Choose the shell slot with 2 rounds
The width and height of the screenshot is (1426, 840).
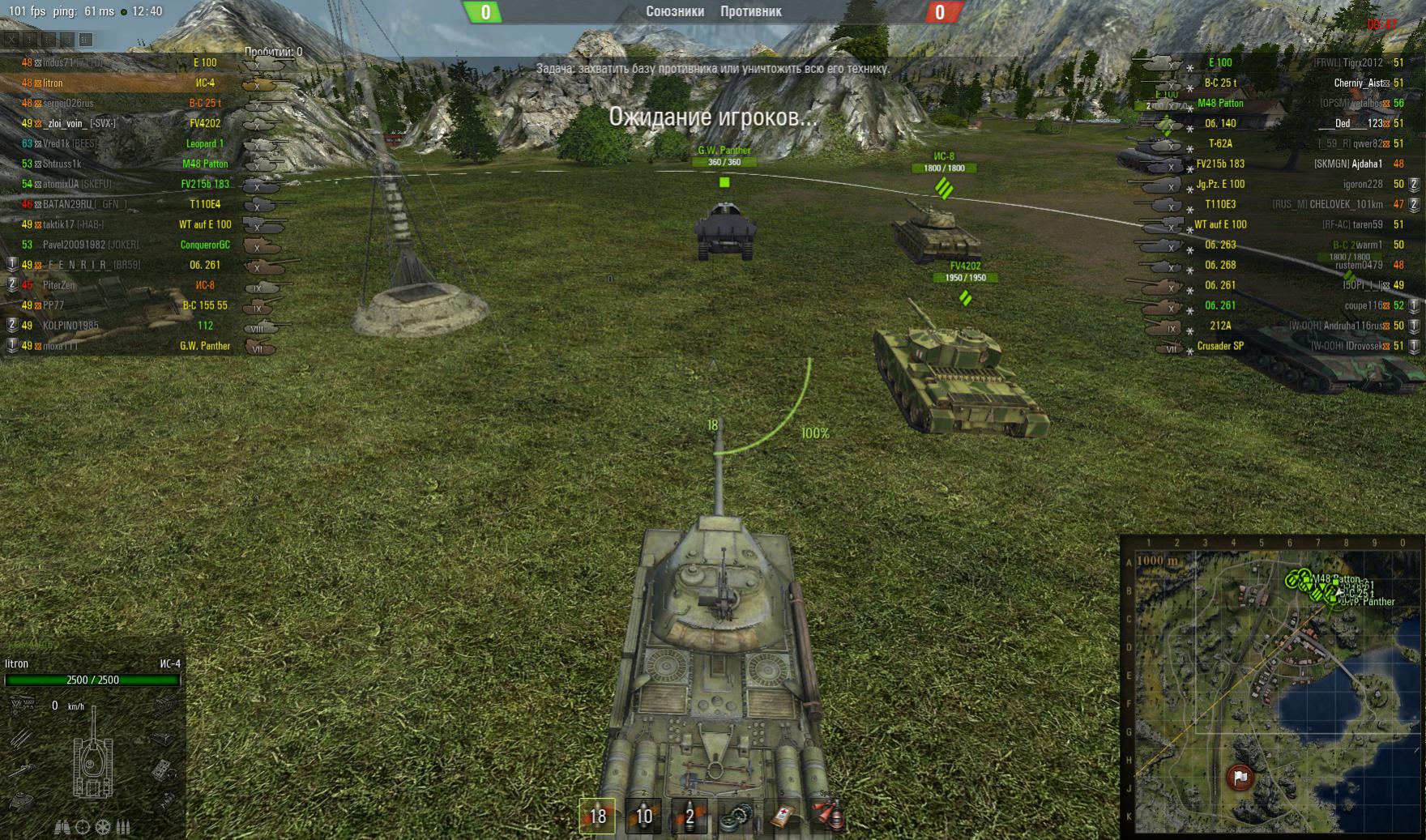[x=690, y=816]
